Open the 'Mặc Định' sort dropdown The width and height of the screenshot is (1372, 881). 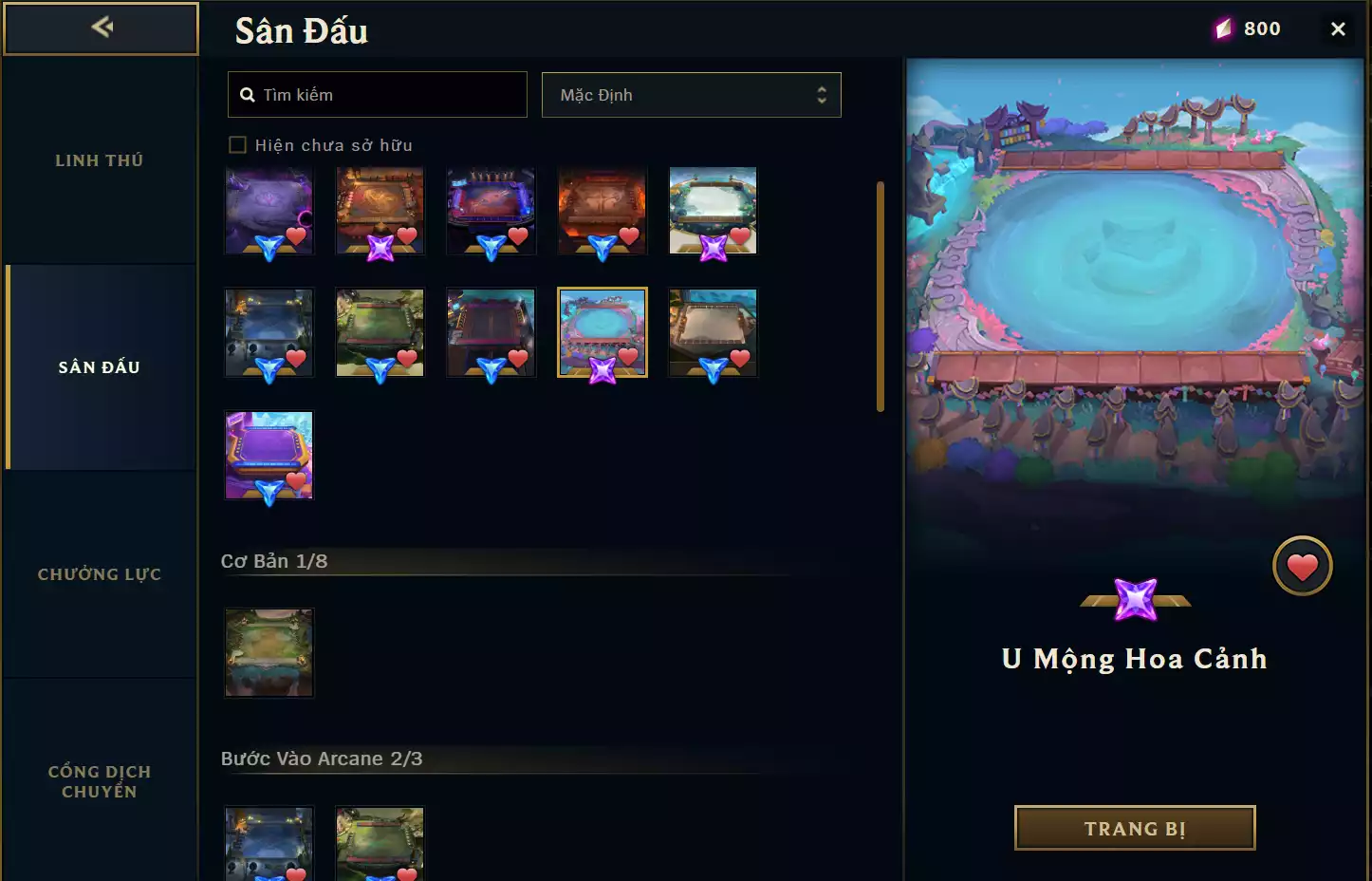[692, 95]
